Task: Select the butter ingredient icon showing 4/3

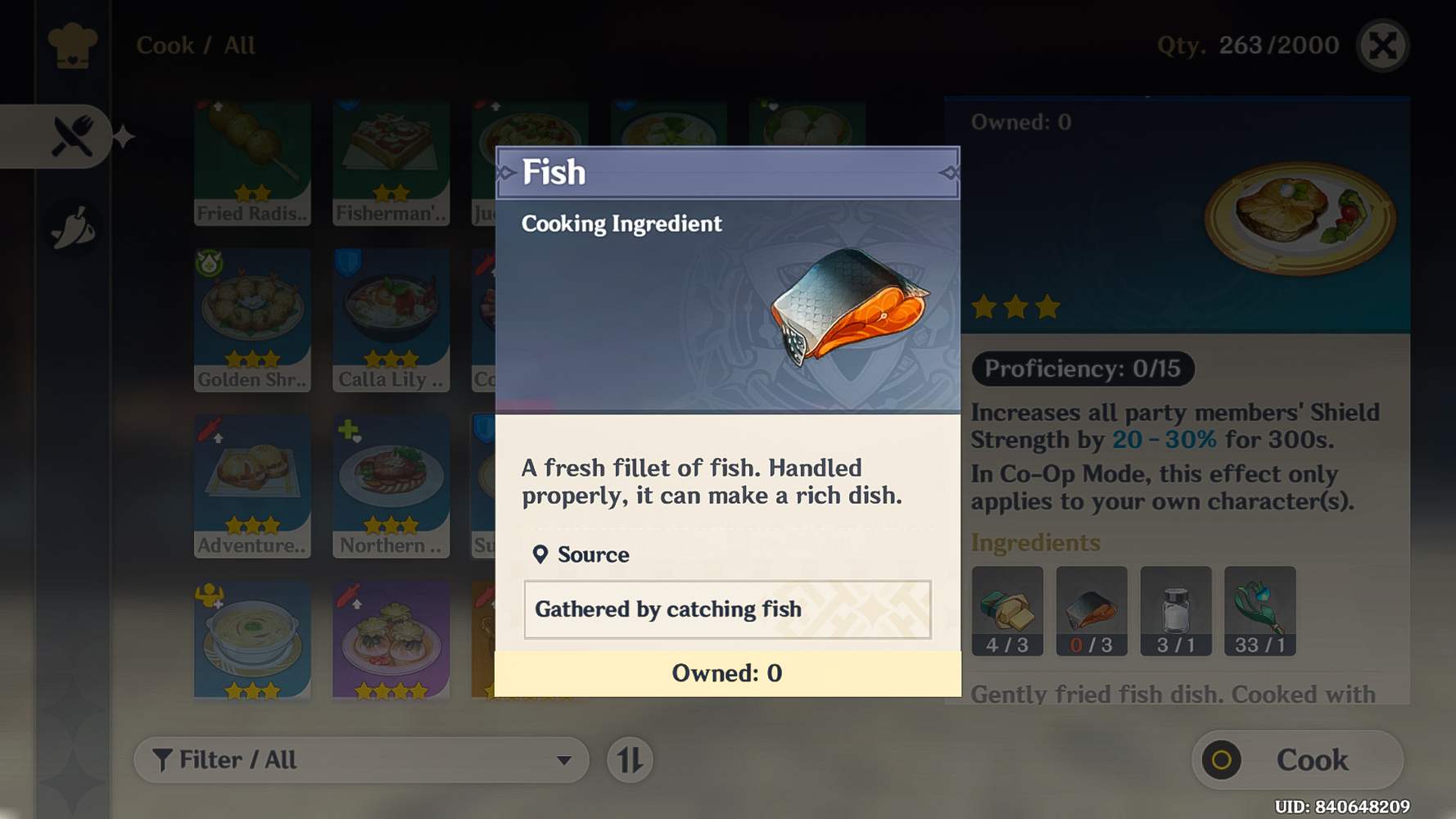Action: click(1006, 611)
